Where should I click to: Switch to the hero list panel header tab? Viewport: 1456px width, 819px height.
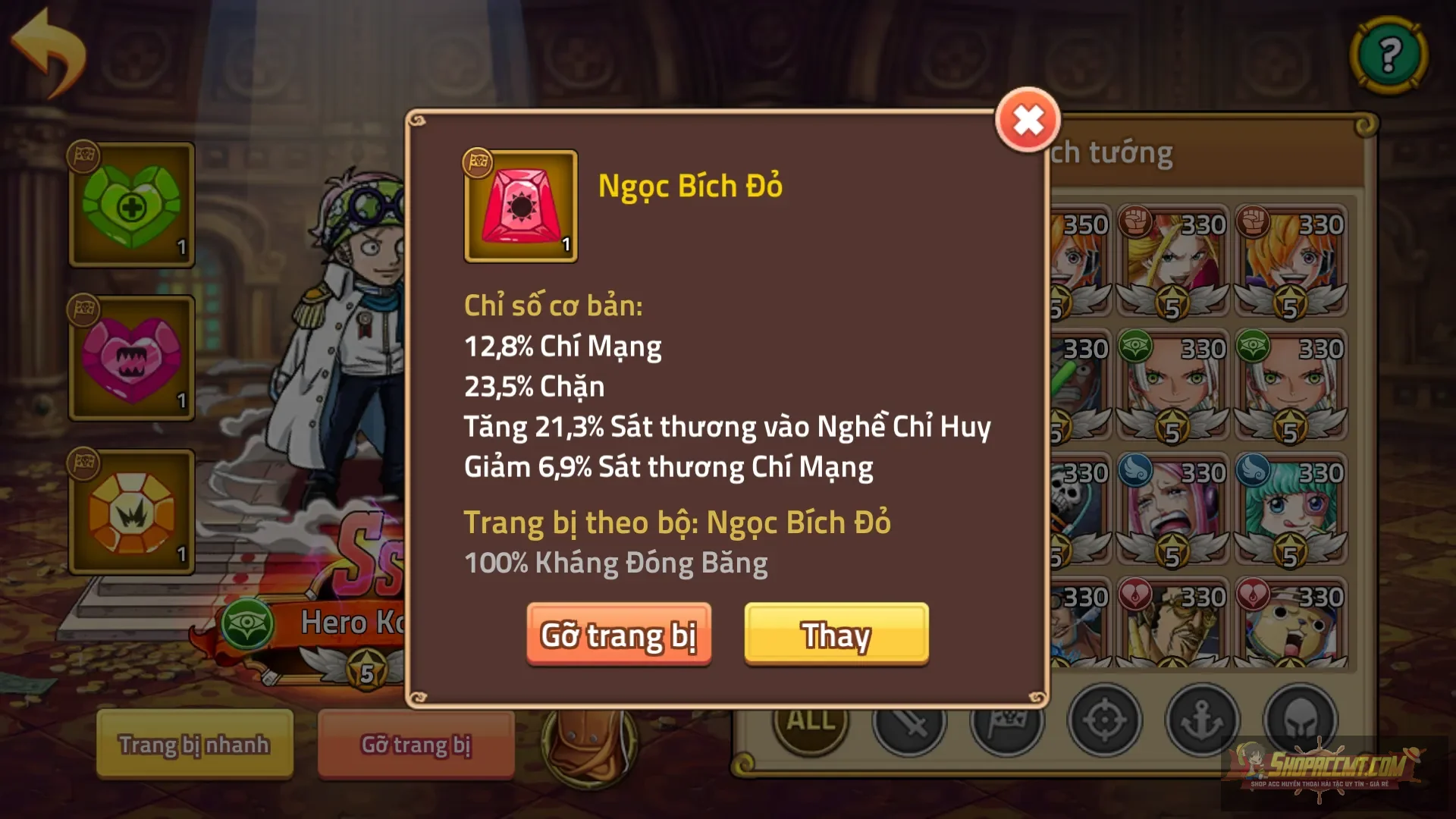1115,152
